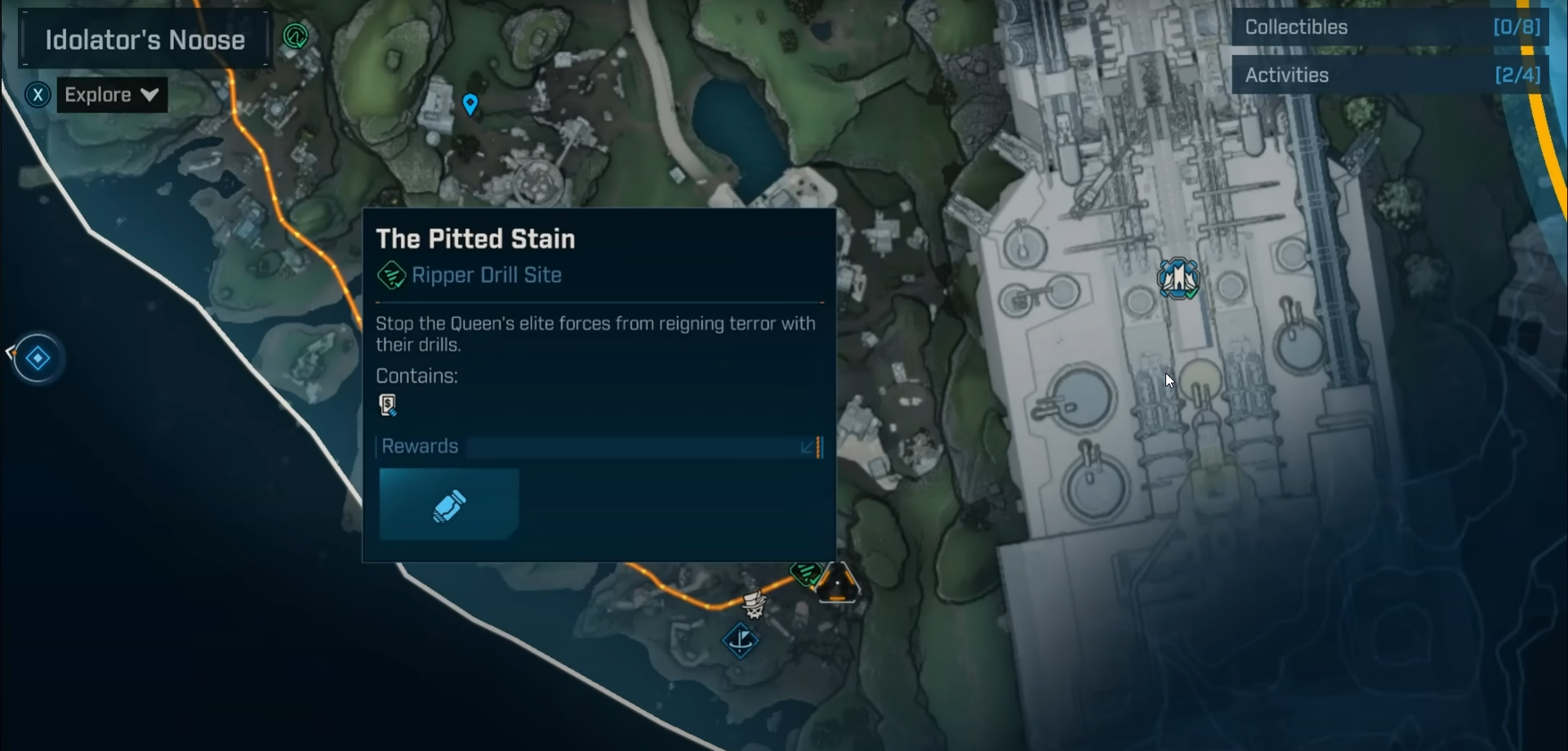Click the completed Ripper Drill Site map marker
Viewport: 1568px width, 751px height.
pyautogui.click(x=805, y=572)
